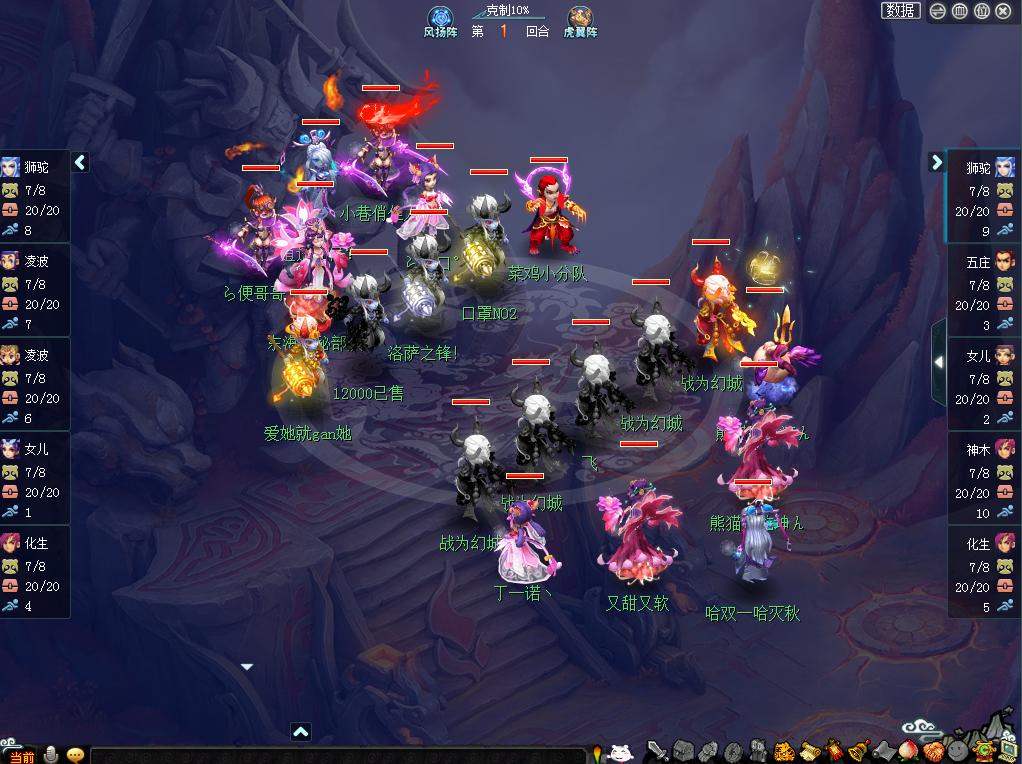The image size is (1022, 764).
Task: Click the peach icon in toolbar
Action: [908, 752]
